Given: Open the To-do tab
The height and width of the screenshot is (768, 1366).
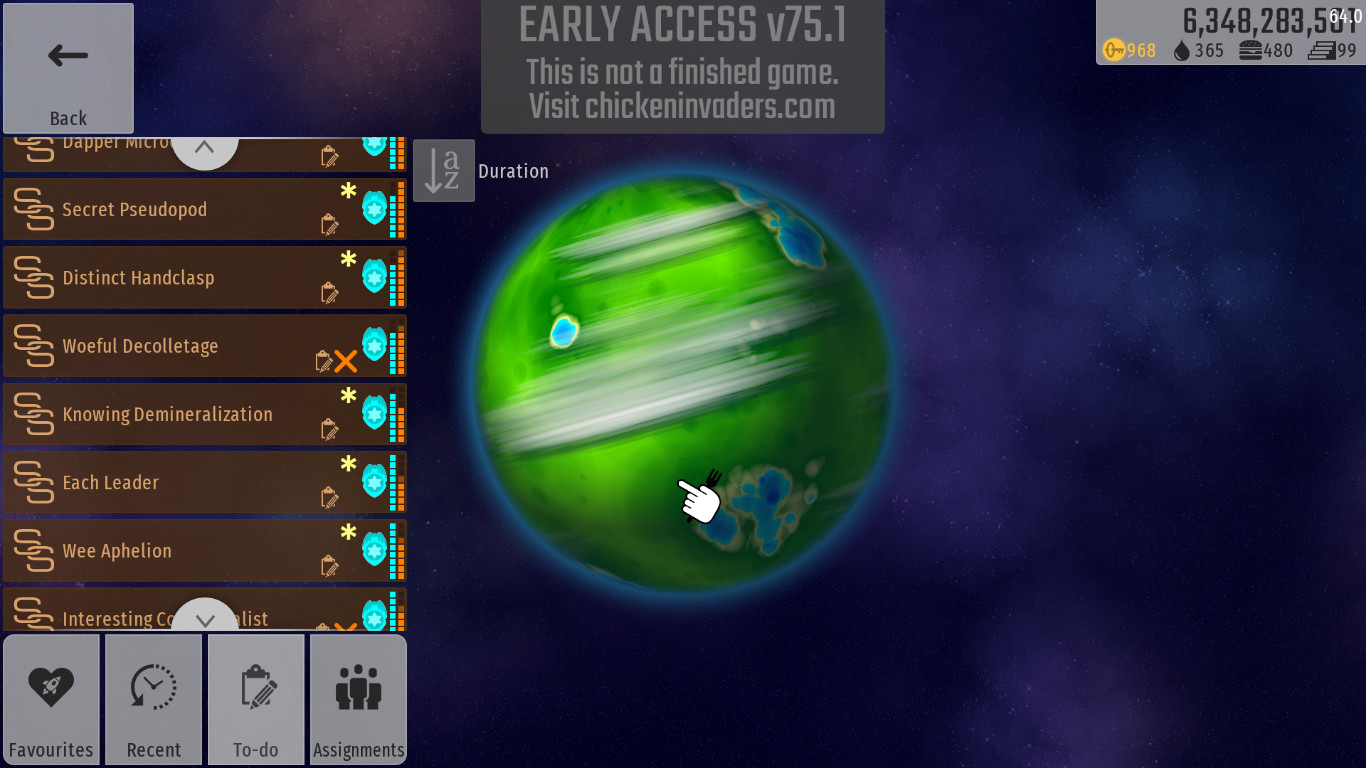Looking at the screenshot, I should click(x=256, y=699).
